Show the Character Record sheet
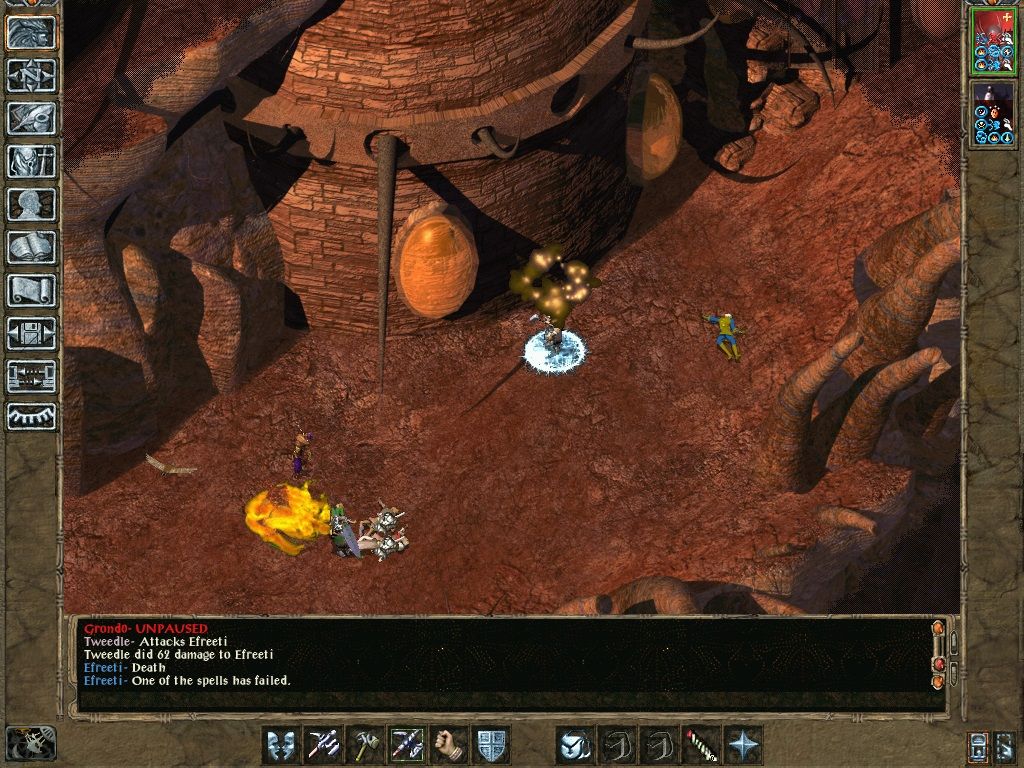The width and height of the screenshot is (1024, 768). [x=32, y=204]
